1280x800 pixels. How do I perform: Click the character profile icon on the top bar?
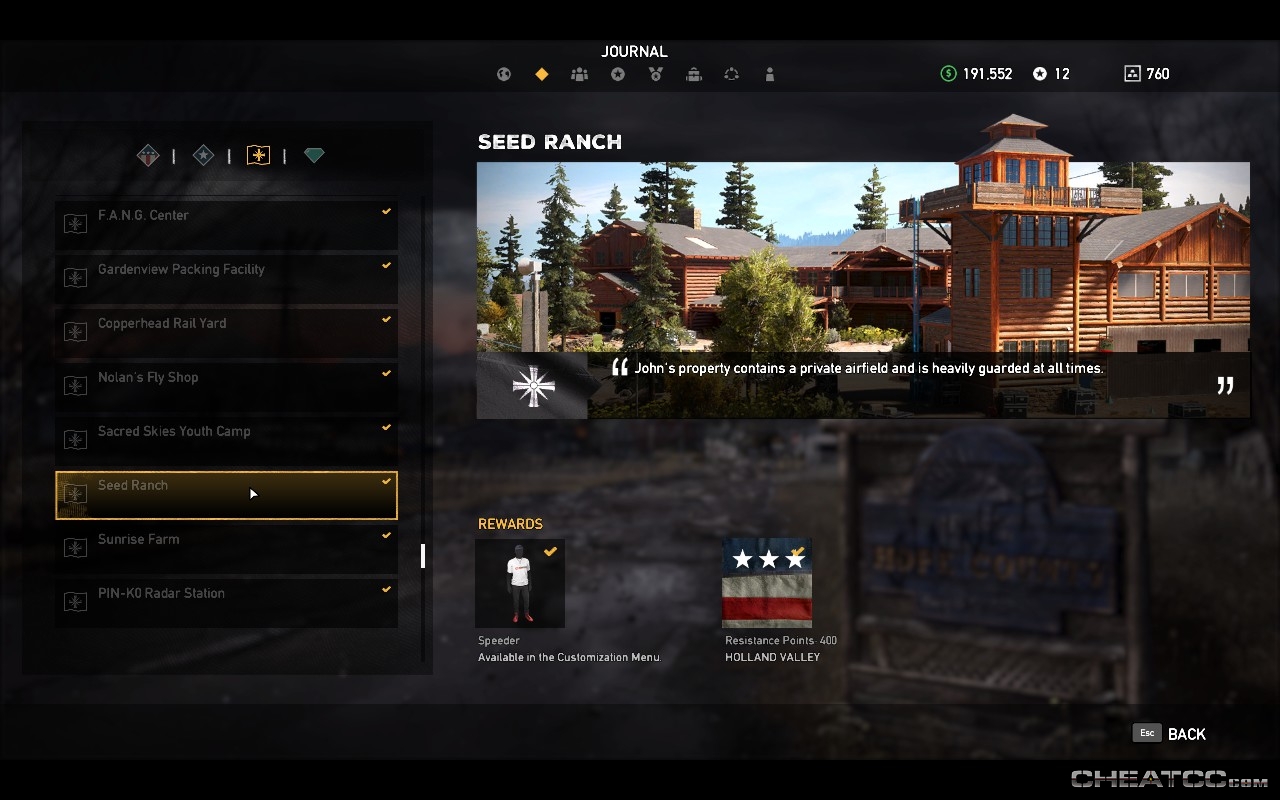pos(770,73)
